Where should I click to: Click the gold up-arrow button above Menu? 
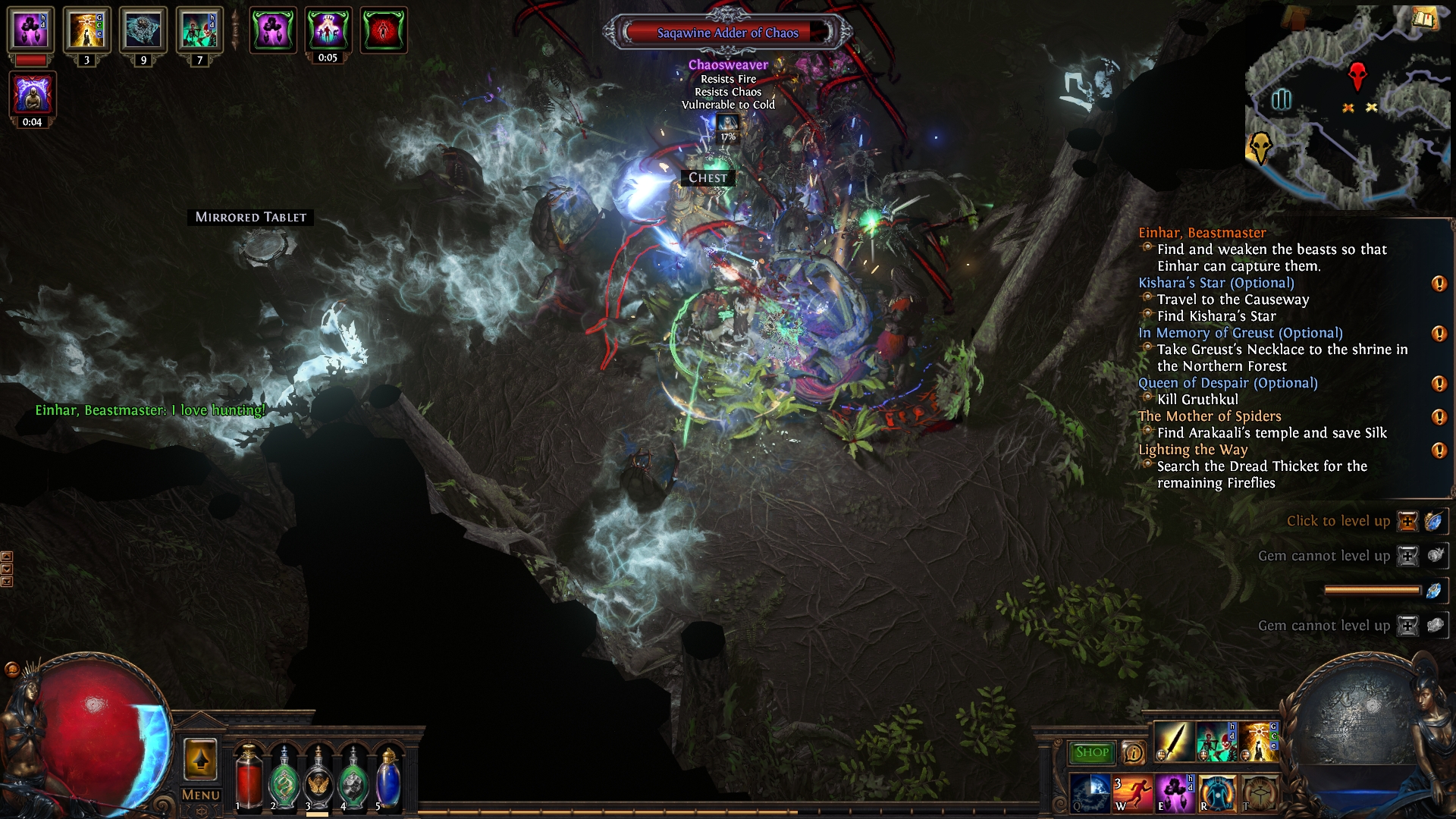pyautogui.click(x=200, y=759)
